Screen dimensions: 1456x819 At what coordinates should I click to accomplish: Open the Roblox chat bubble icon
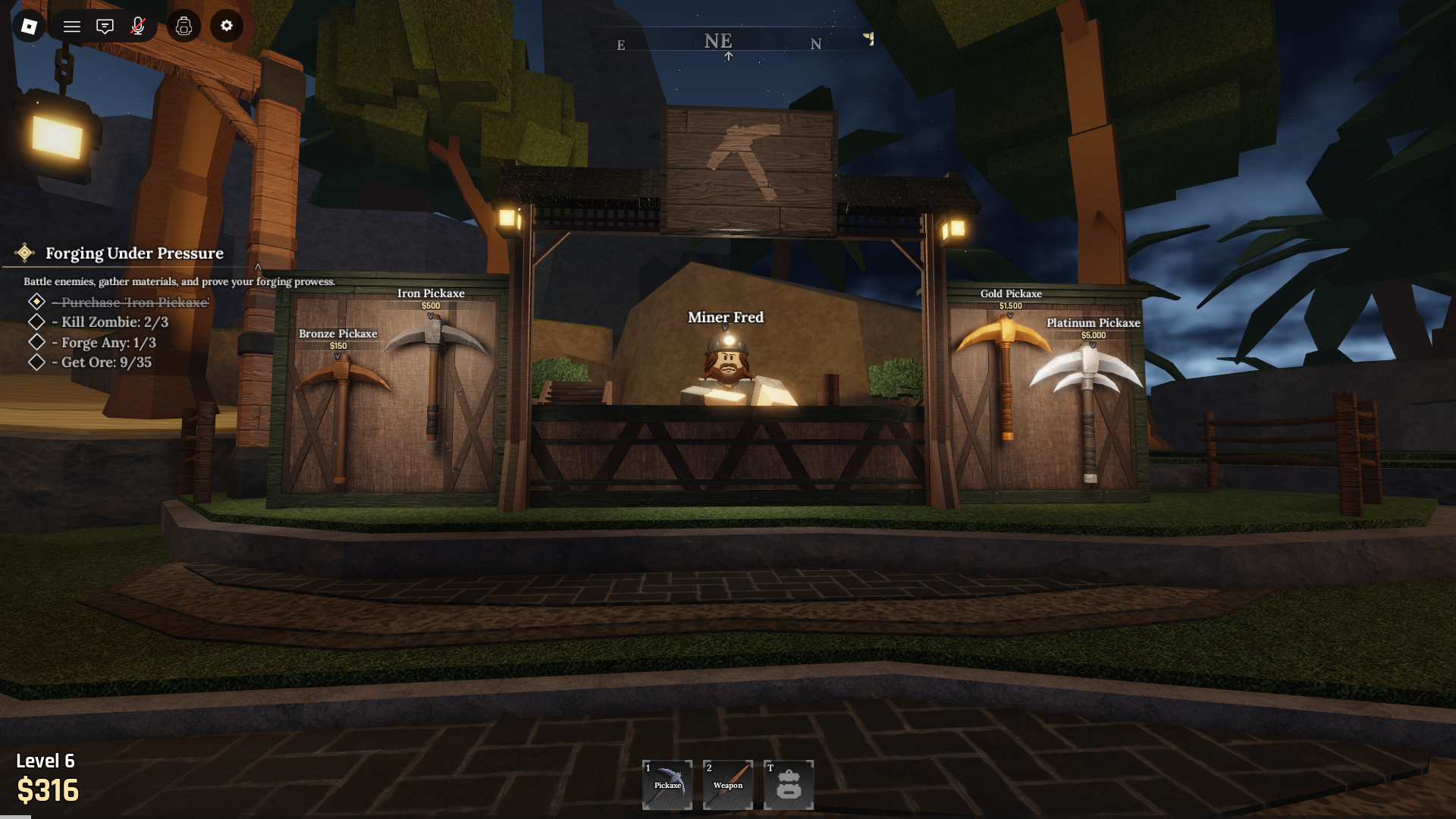coord(105,26)
